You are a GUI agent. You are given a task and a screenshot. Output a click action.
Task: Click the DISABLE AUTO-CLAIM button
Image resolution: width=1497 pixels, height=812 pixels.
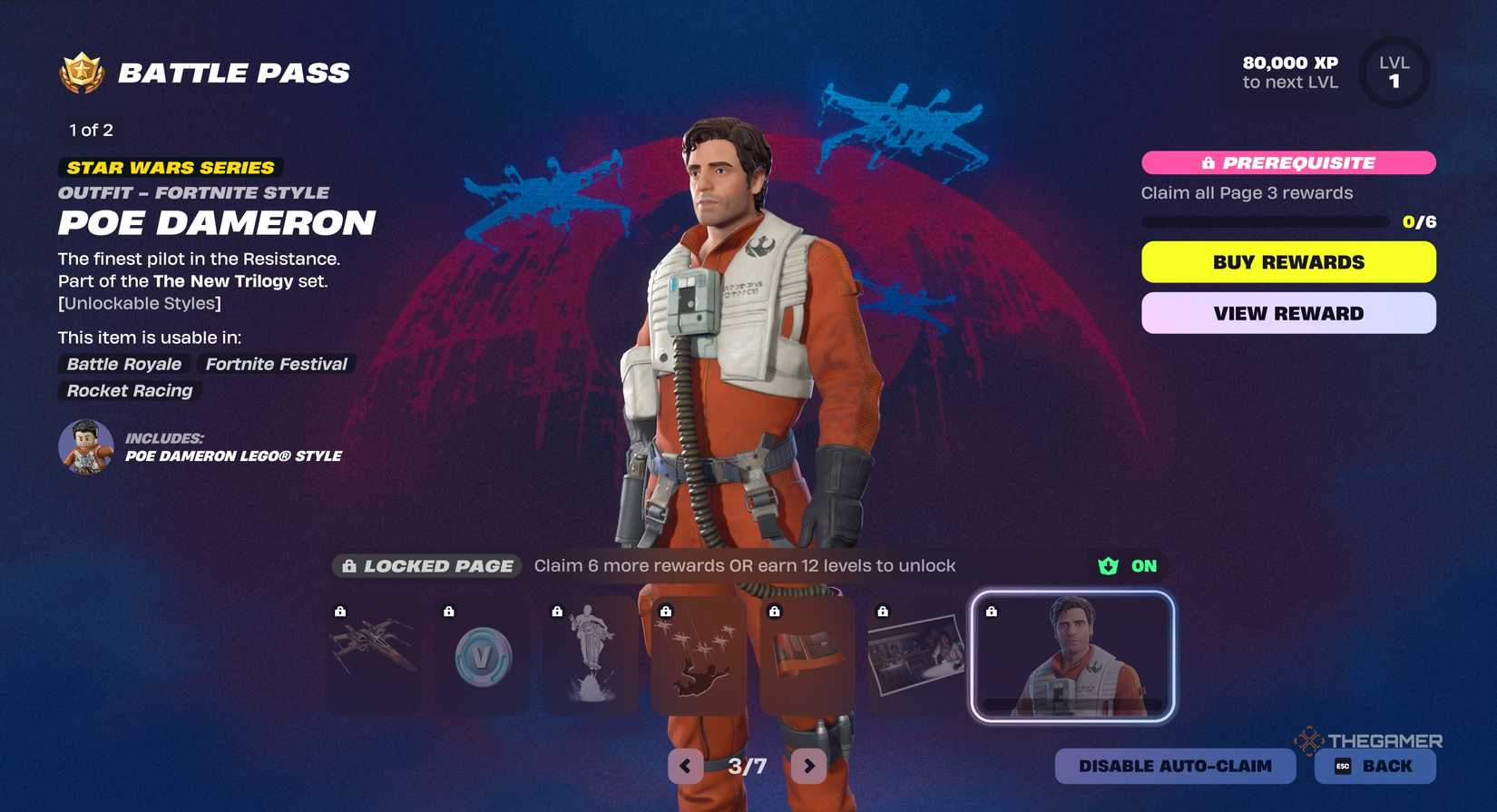coord(1174,766)
